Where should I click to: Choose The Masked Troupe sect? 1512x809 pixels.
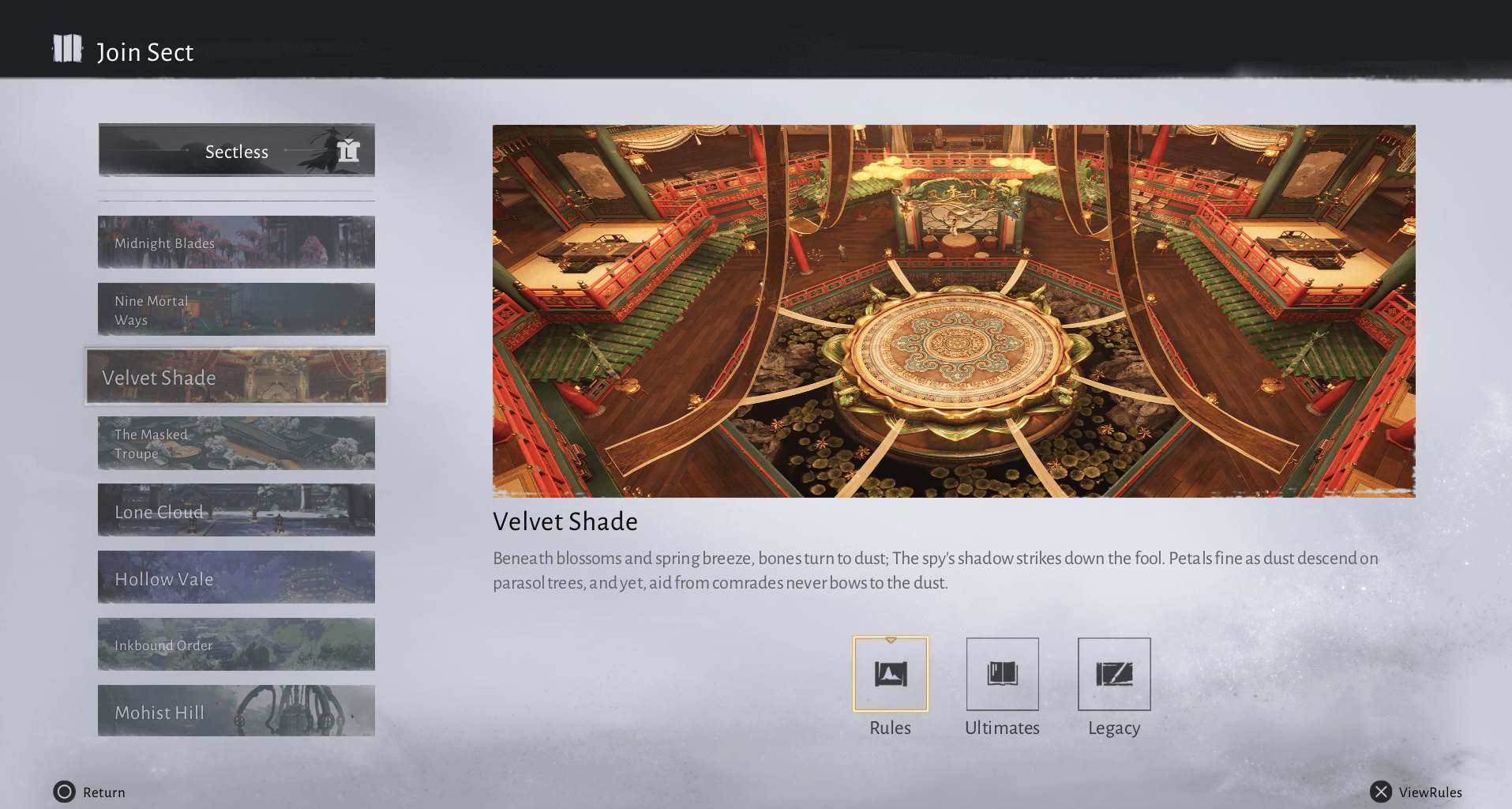coord(236,444)
